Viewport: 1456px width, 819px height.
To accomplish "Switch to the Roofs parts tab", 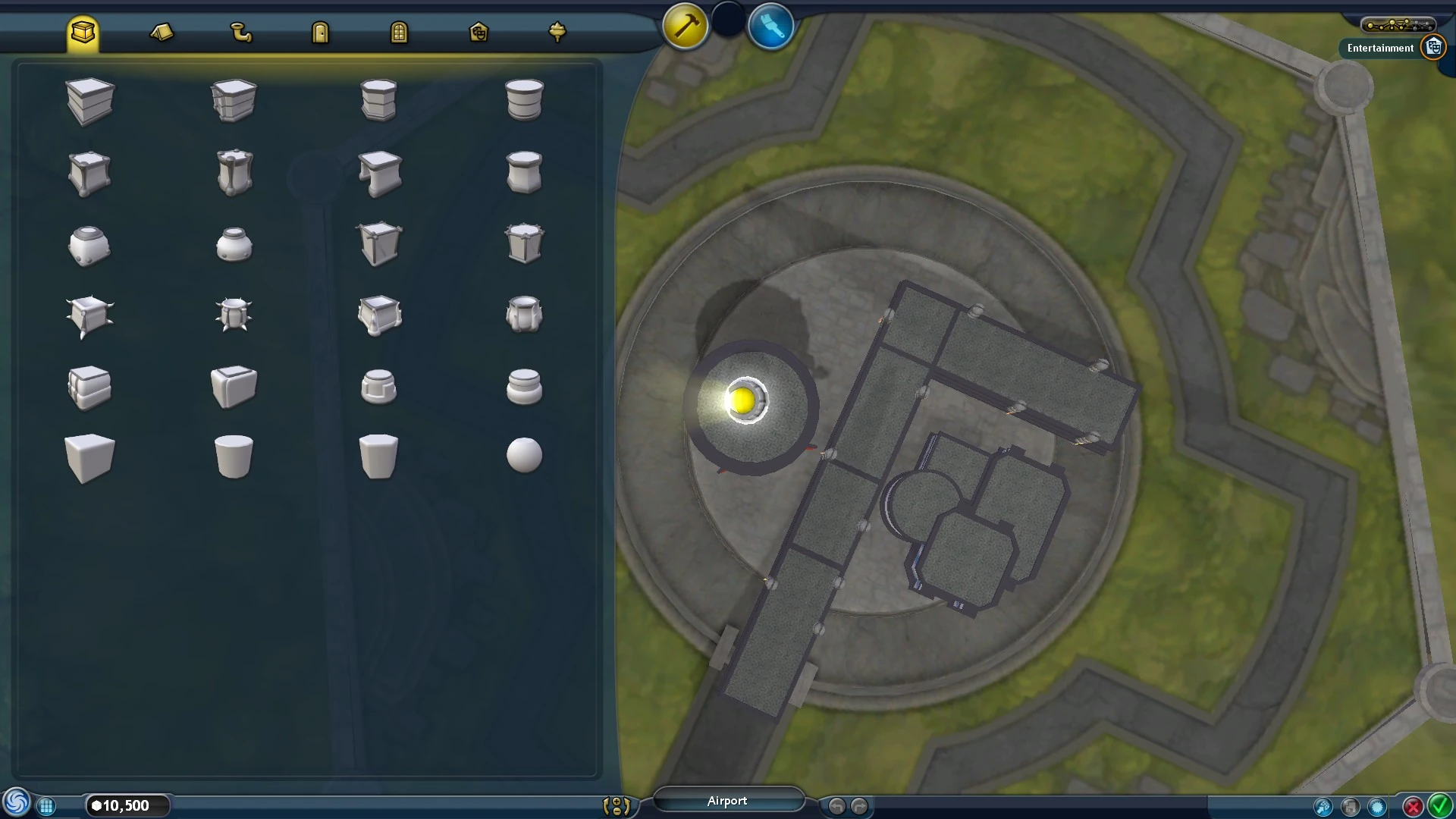I will [162, 31].
